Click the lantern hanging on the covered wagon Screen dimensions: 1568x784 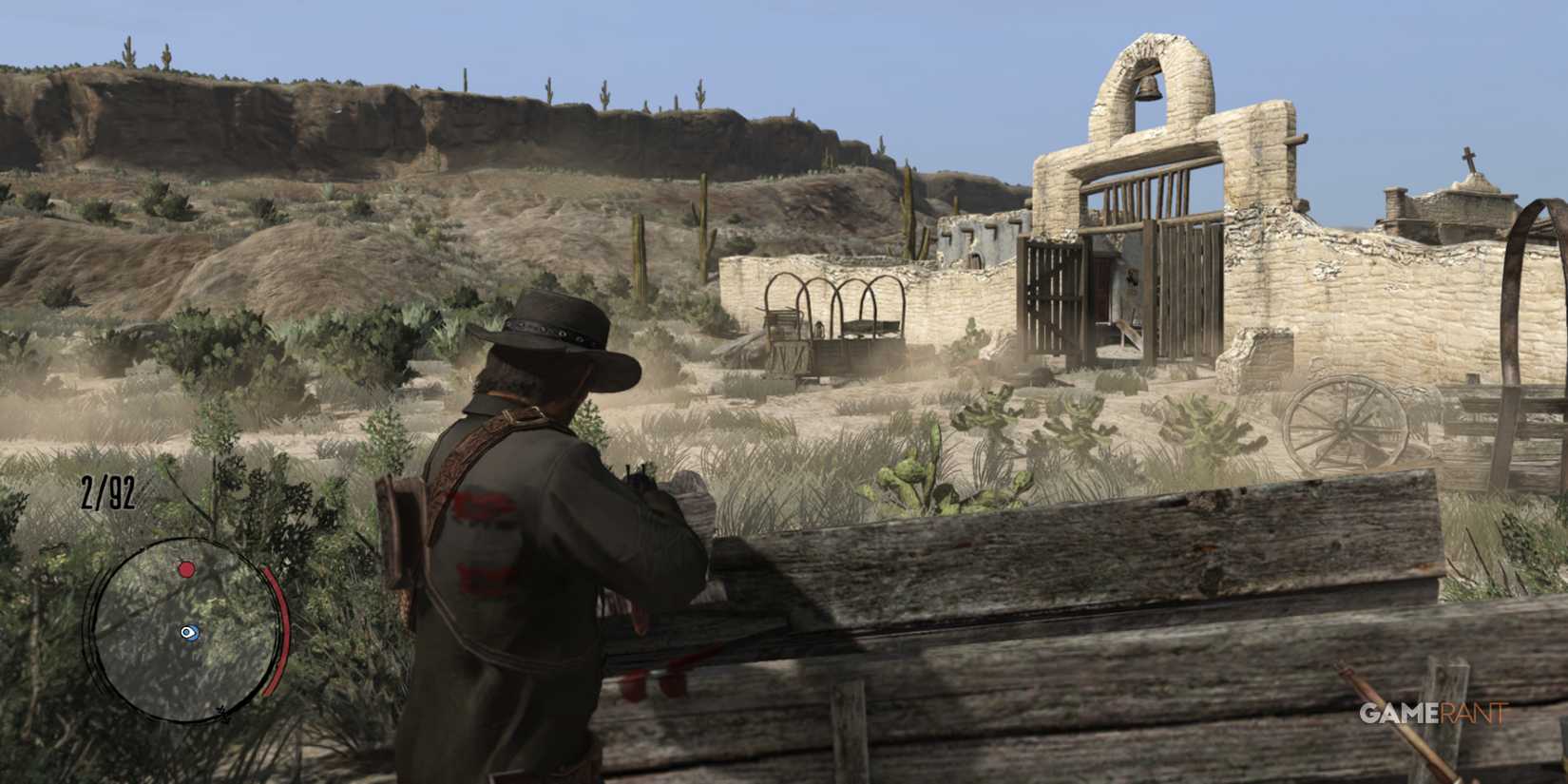tap(819, 330)
